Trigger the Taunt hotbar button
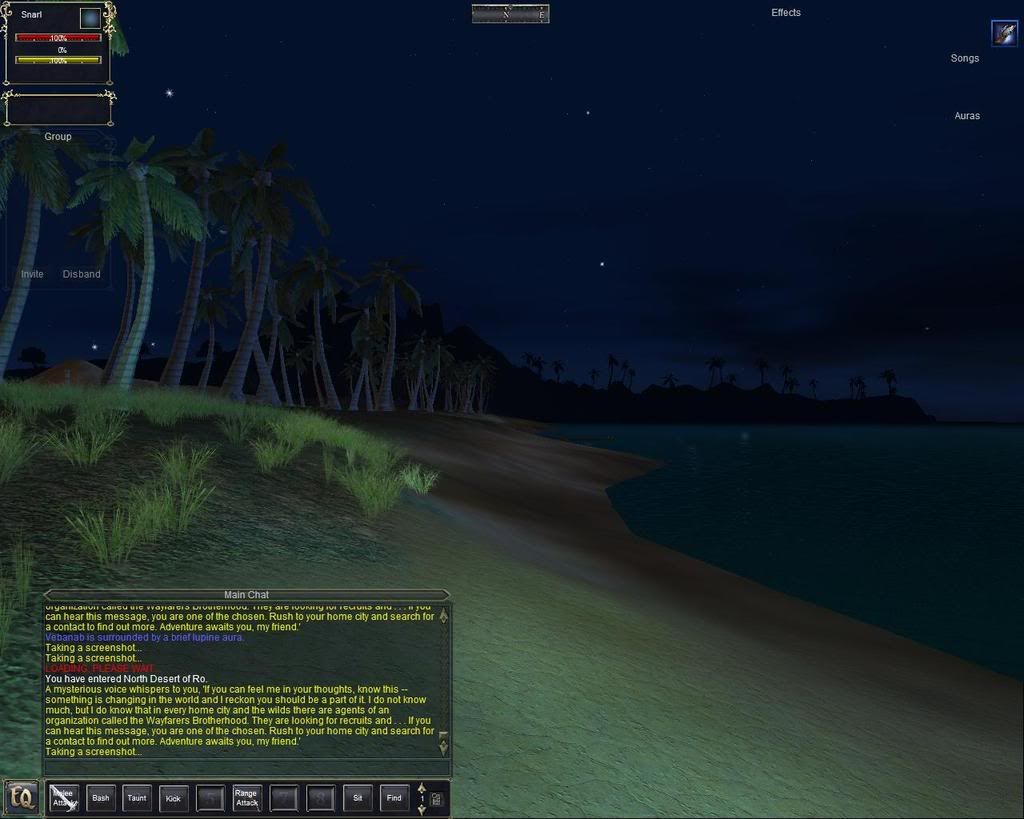 tap(137, 798)
